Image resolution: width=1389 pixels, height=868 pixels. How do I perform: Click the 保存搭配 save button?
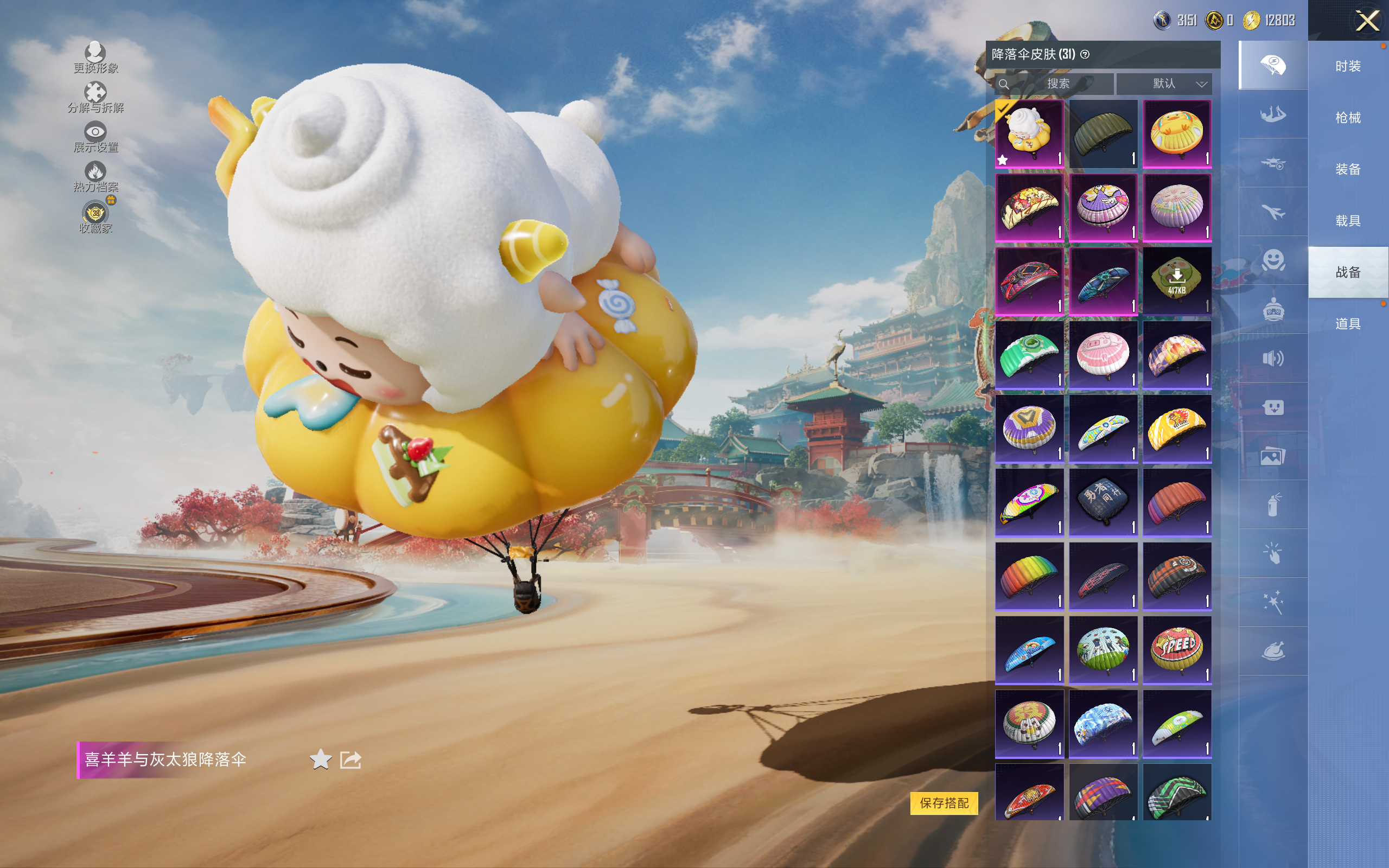pos(944,802)
